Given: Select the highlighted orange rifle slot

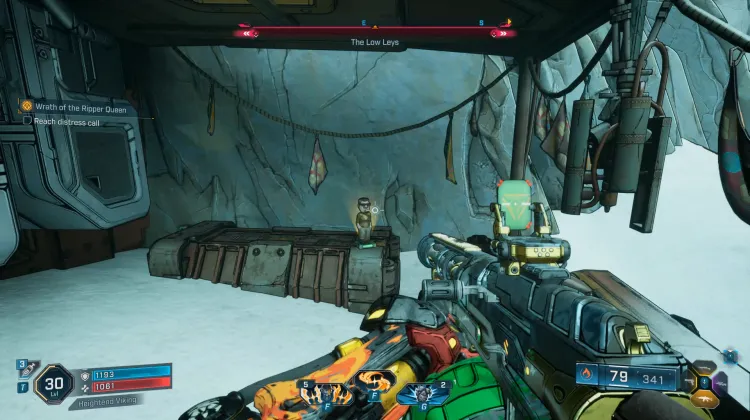Looking at the screenshot, I should tap(704, 397).
